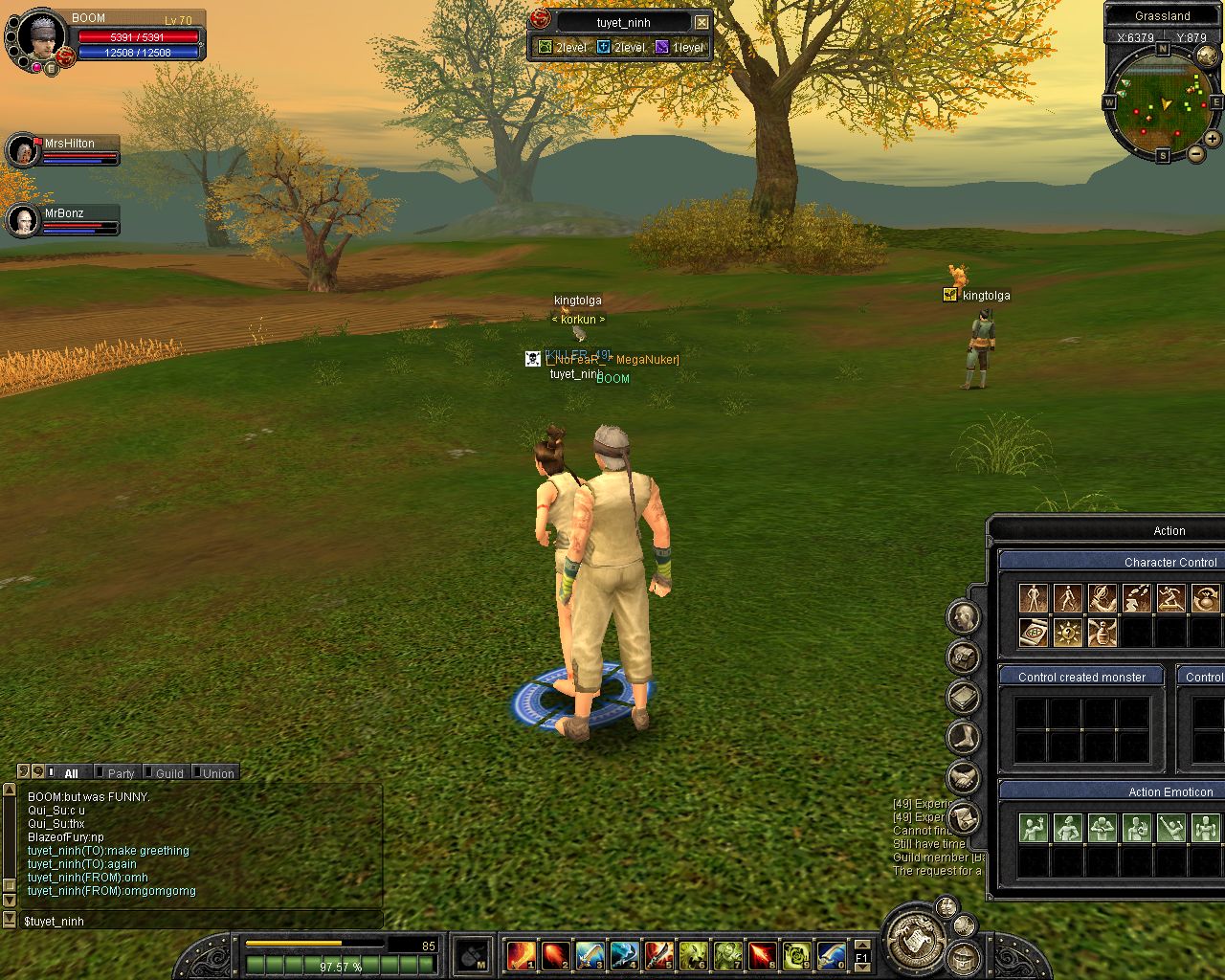Activate the flame sword skill in slot 1
The width and height of the screenshot is (1225, 980).
(521, 955)
